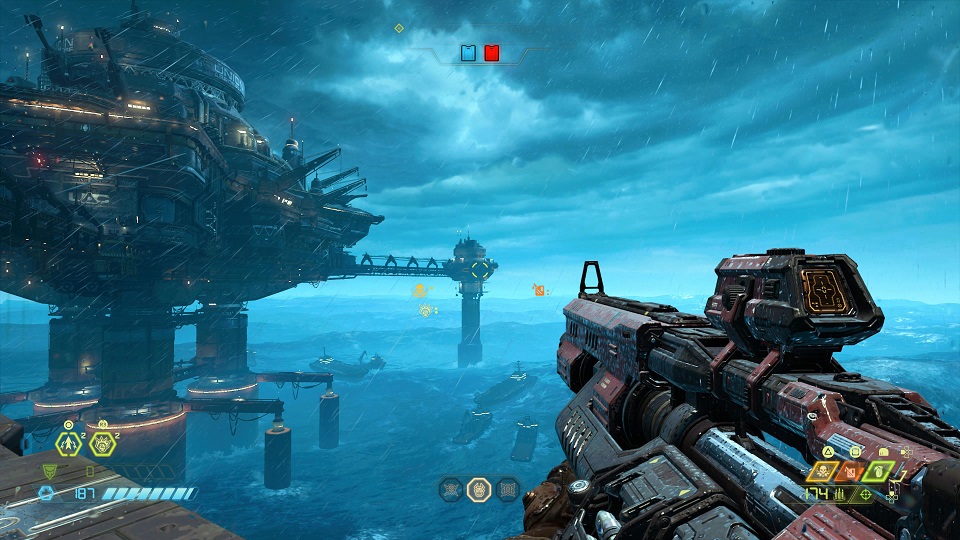Viewport: 960px width, 540px height.
Task: Select the highlighted middle rune octagon icon
Action: point(479,489)
